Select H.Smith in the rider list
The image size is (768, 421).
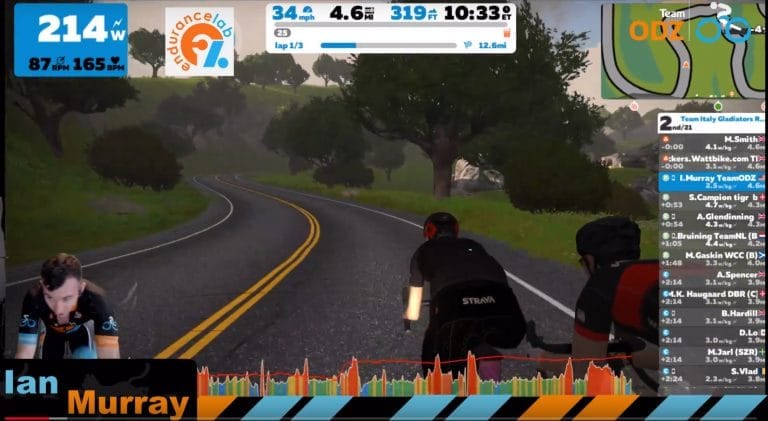[712, 143]
